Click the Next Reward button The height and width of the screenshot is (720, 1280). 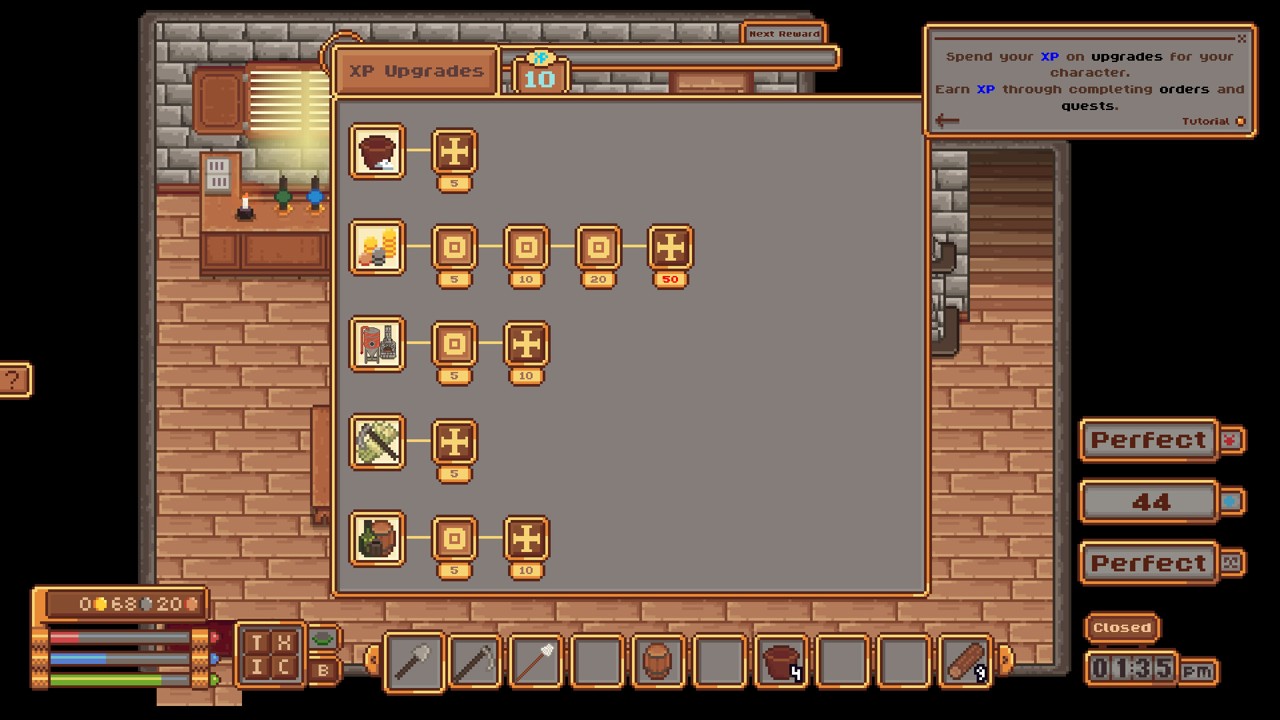(784, 34)
